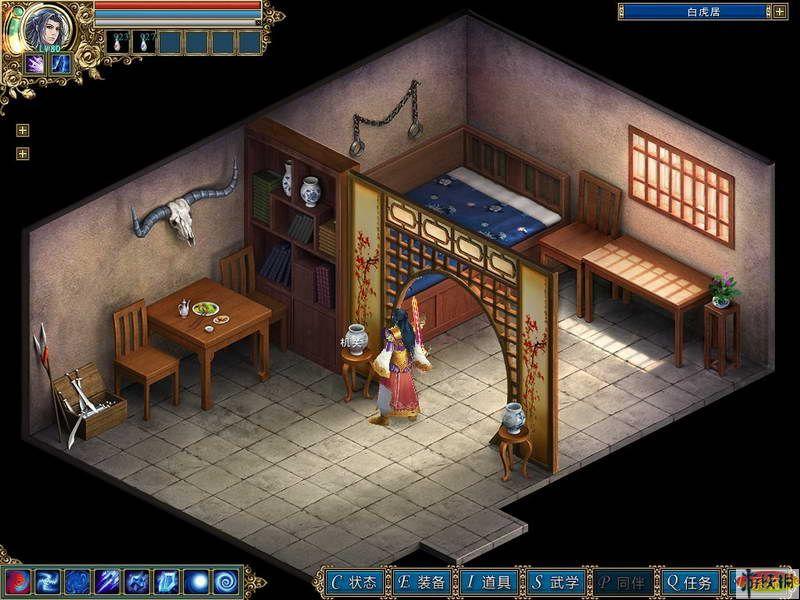Expand the upper plus button on left edge
Image resolution: width=800 pixels, height=600 pixels.
[x=22, y=130]
